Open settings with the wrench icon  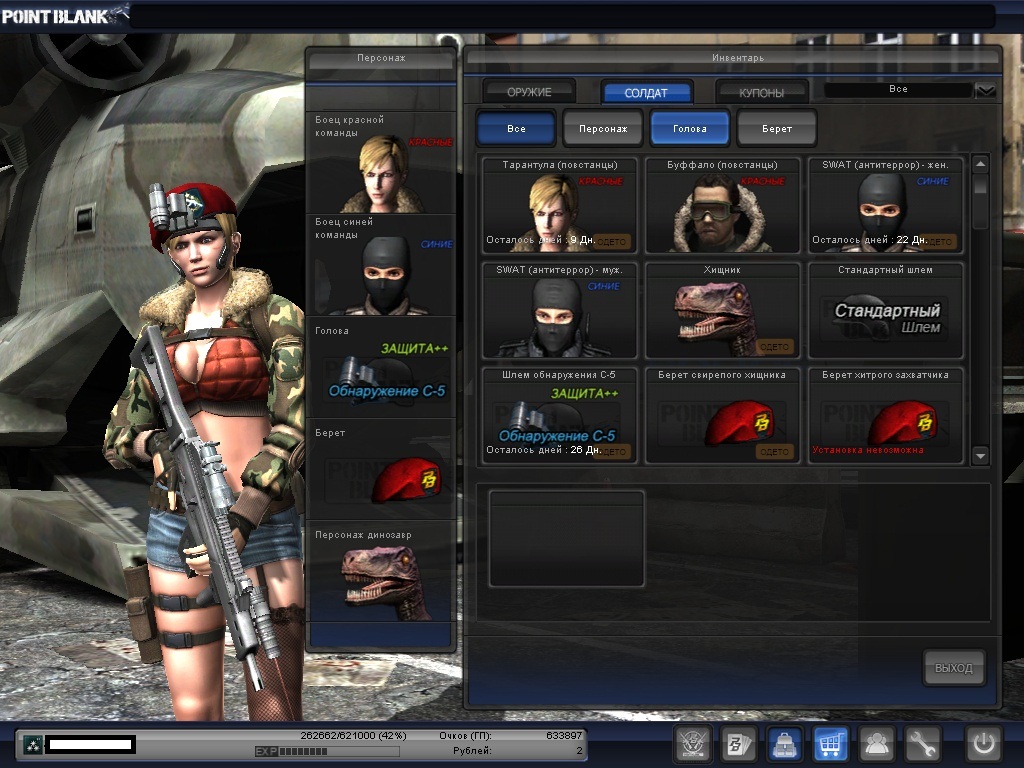pyautogui.click(x=923, y=744)
